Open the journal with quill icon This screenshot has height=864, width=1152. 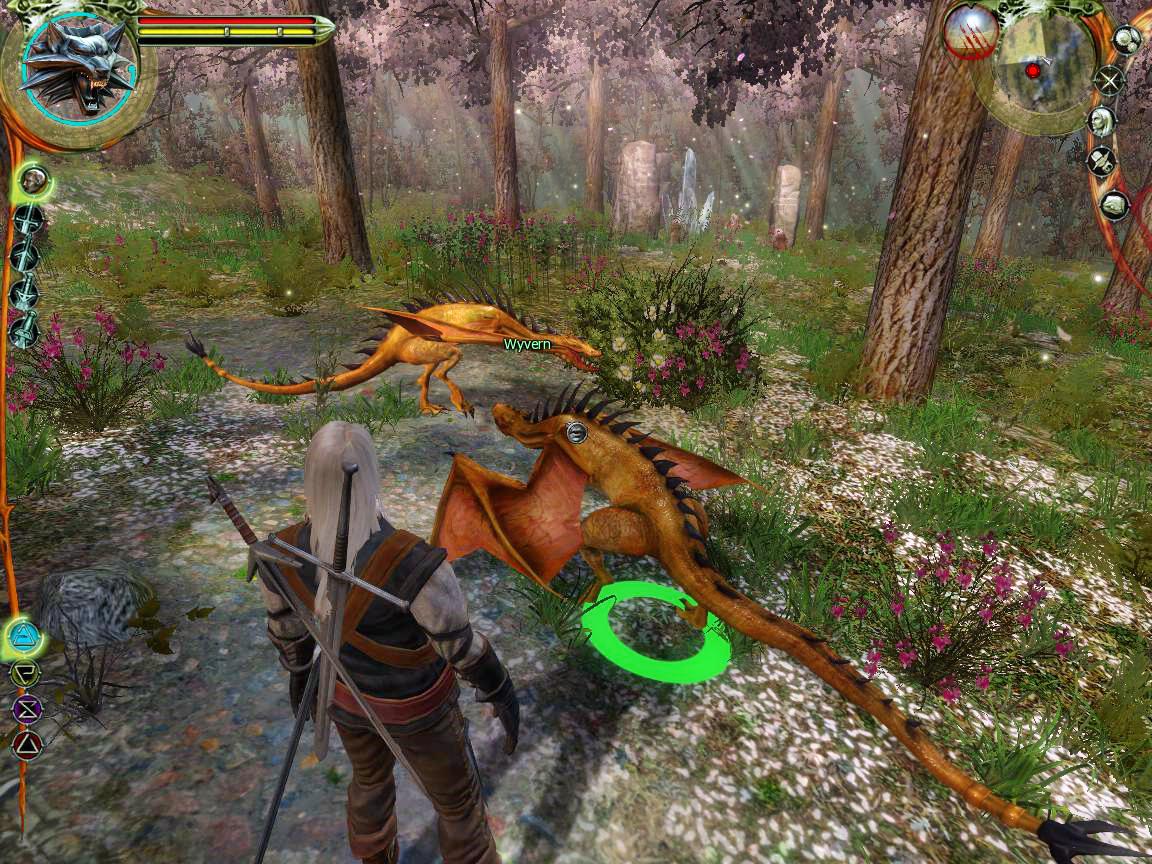click(1101, 162)
